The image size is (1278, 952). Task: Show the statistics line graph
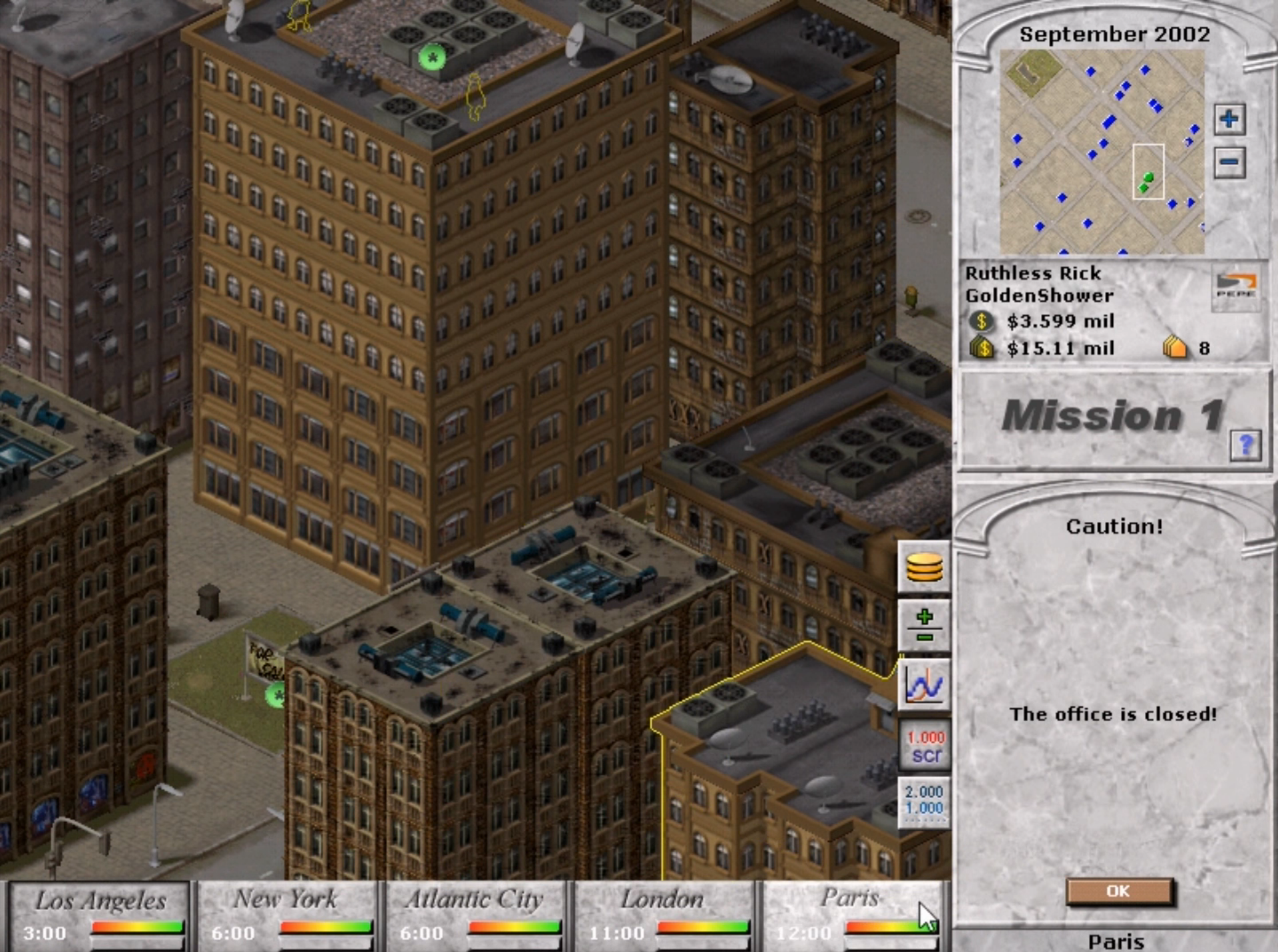tap(924, 684)
